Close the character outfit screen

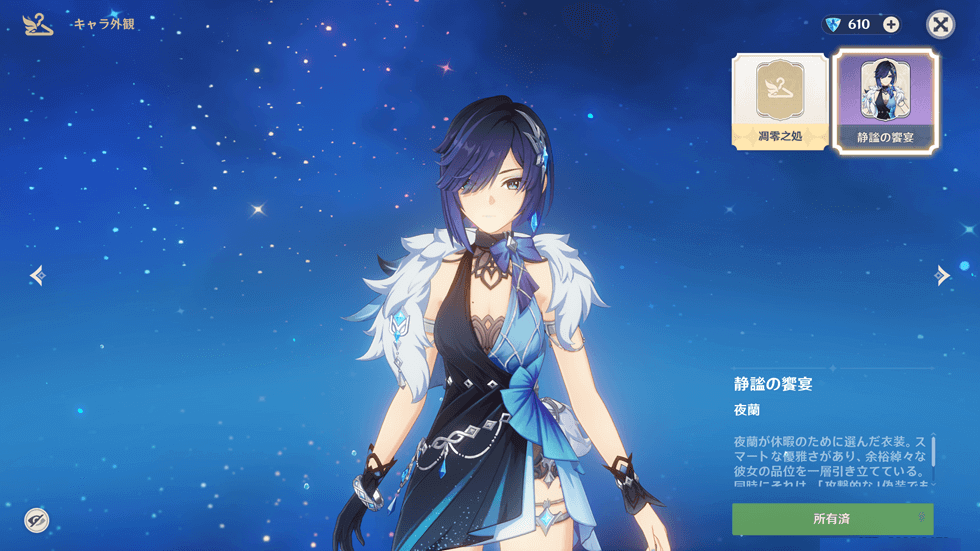click(940, 24)
